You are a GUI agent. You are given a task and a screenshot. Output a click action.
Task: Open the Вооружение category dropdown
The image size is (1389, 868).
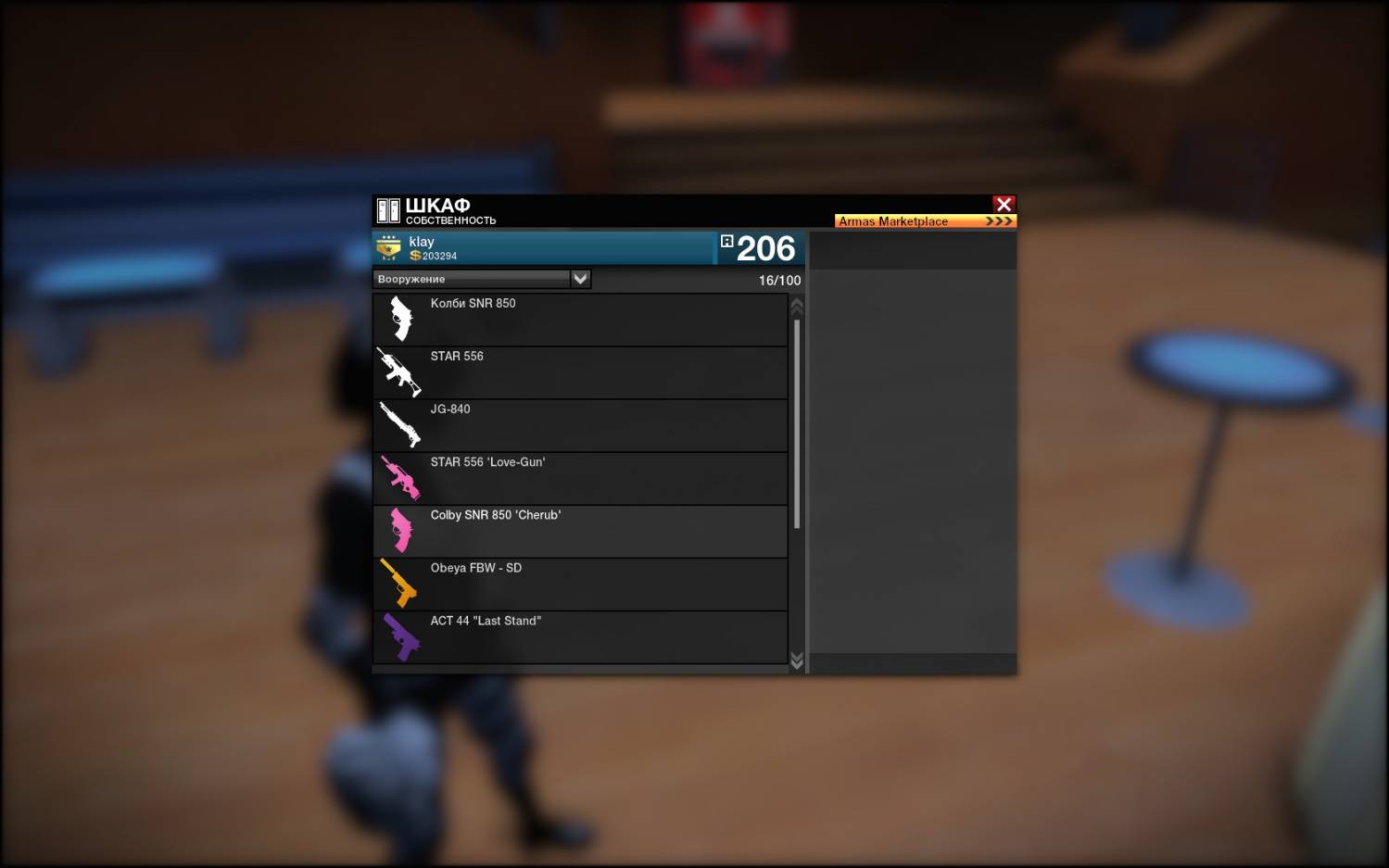pyautogui.click(x=580, y=279)
